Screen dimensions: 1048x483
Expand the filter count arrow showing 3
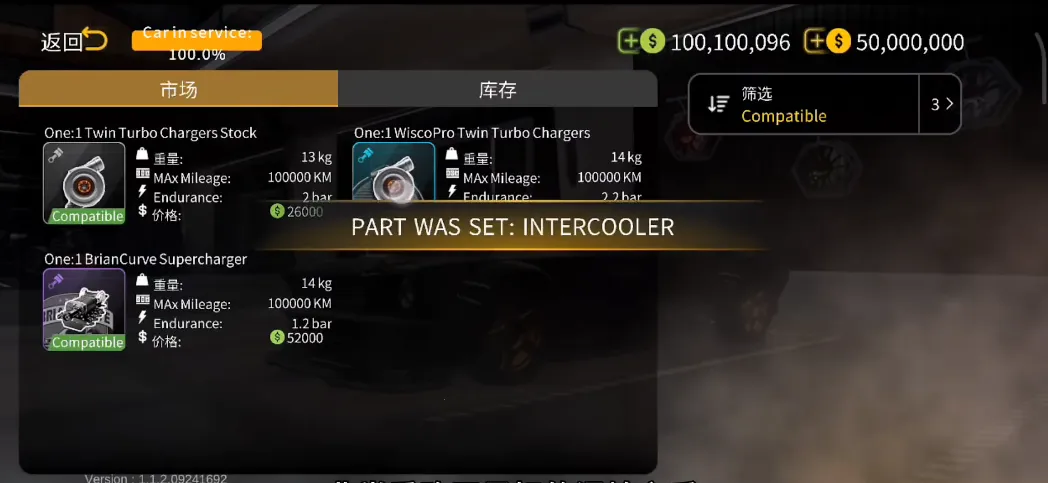click(x=940, y=104)
